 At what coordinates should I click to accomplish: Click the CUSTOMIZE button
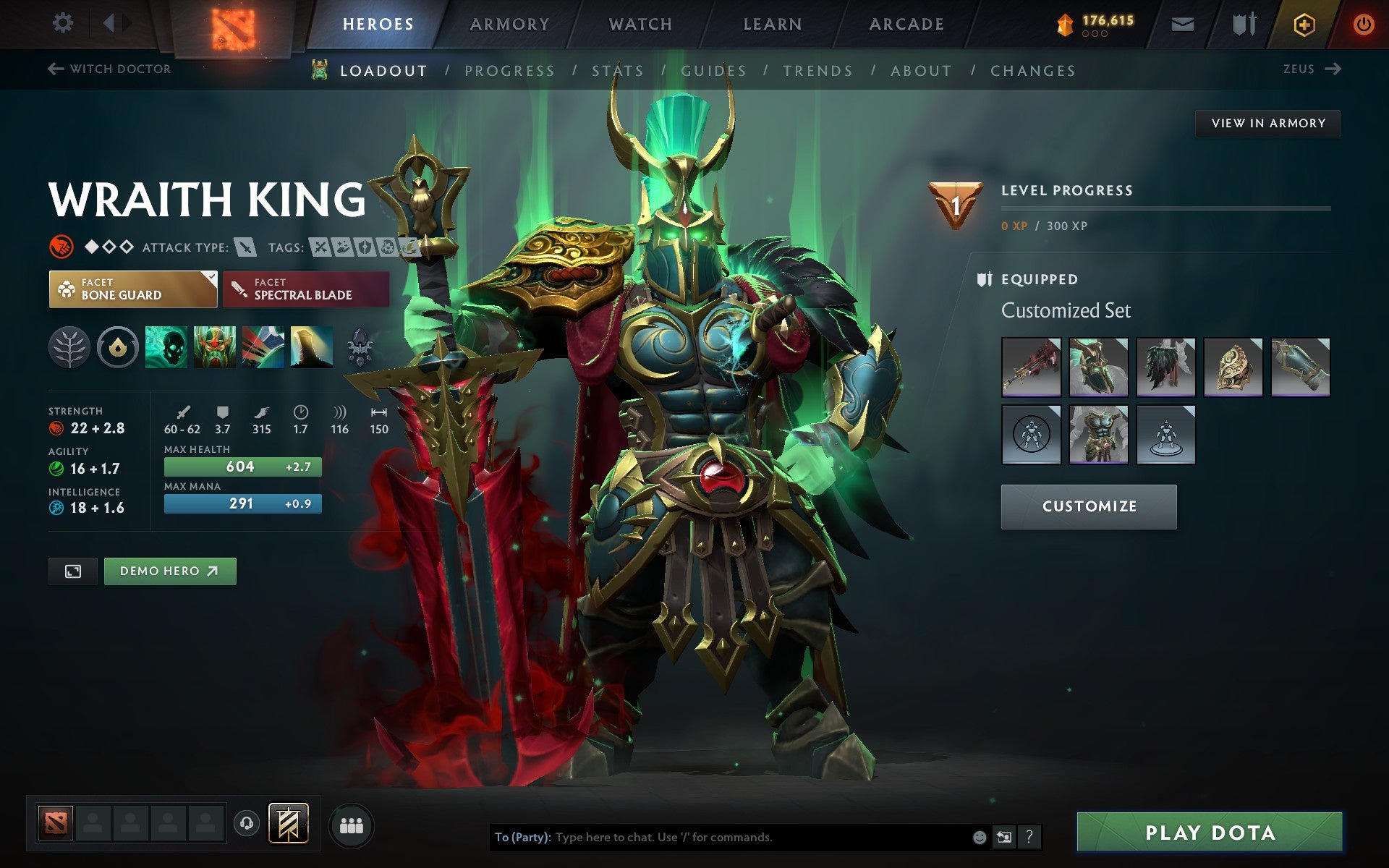[x=1088, y=506]
